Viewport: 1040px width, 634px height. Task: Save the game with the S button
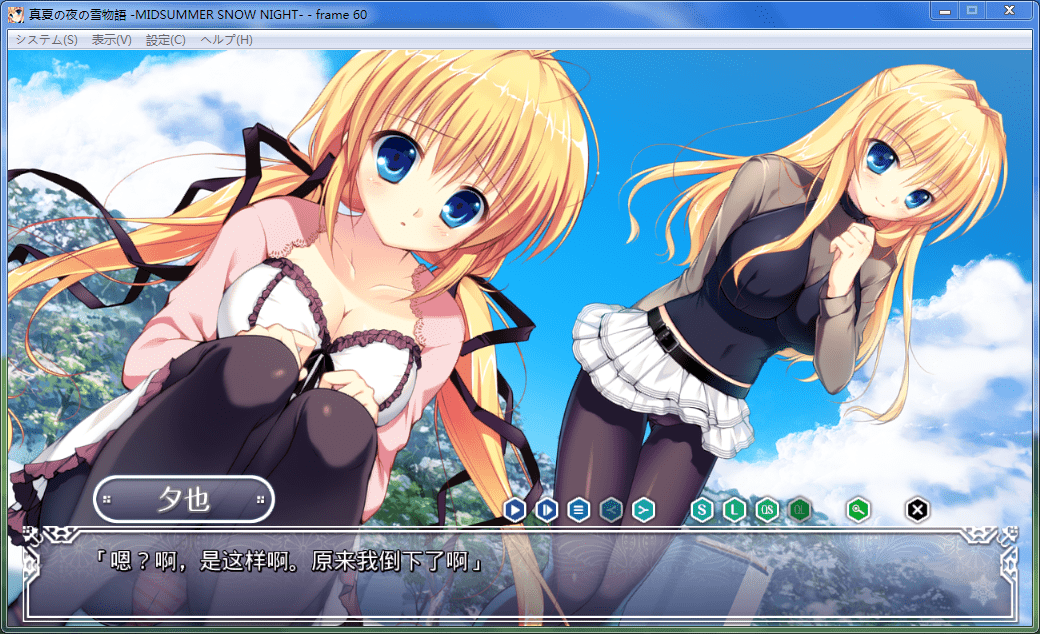[702, 510]
